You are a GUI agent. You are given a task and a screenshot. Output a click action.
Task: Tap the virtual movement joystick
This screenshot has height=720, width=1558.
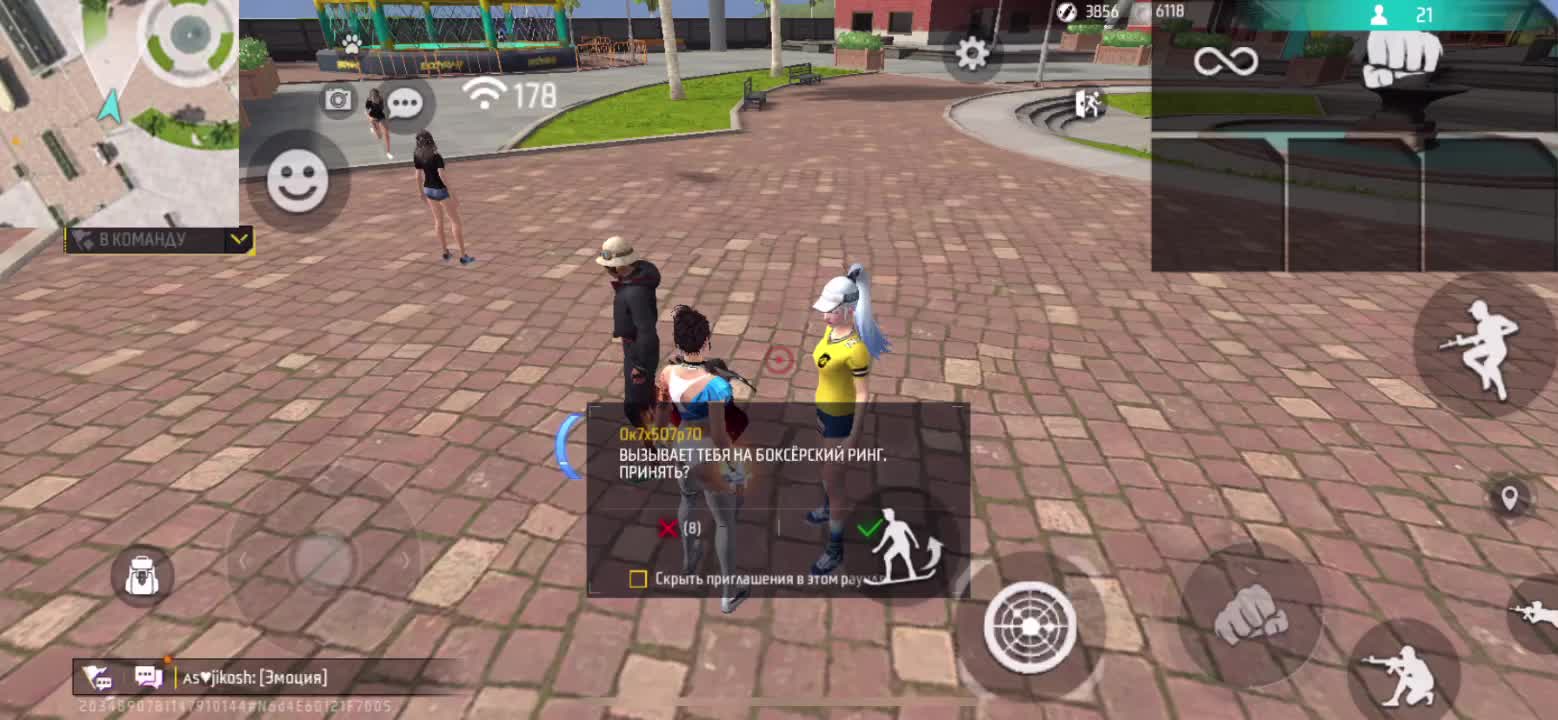(322, 560)
